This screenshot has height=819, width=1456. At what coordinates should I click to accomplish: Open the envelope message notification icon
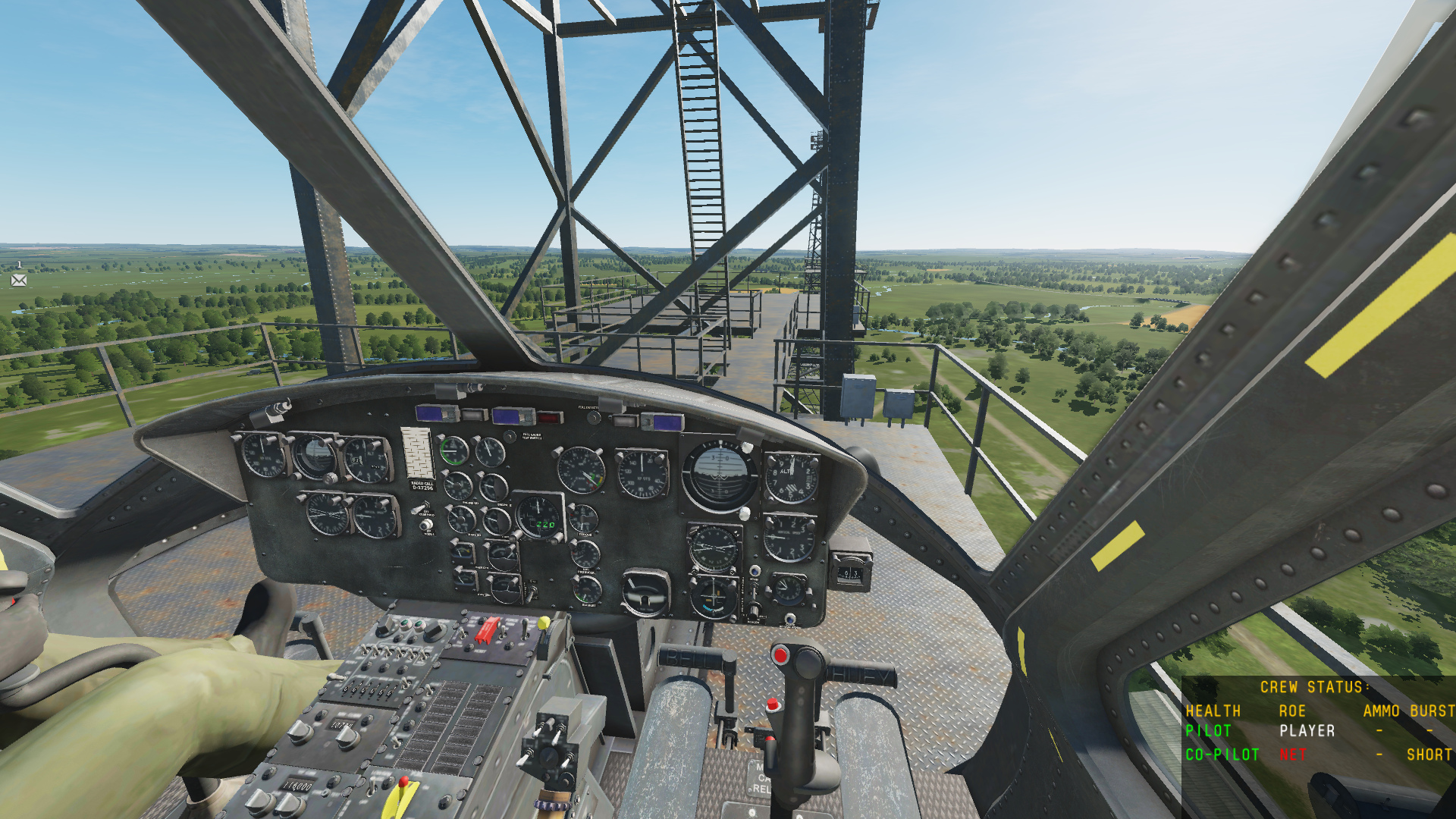pyautogui.click(x=19, y=280)
